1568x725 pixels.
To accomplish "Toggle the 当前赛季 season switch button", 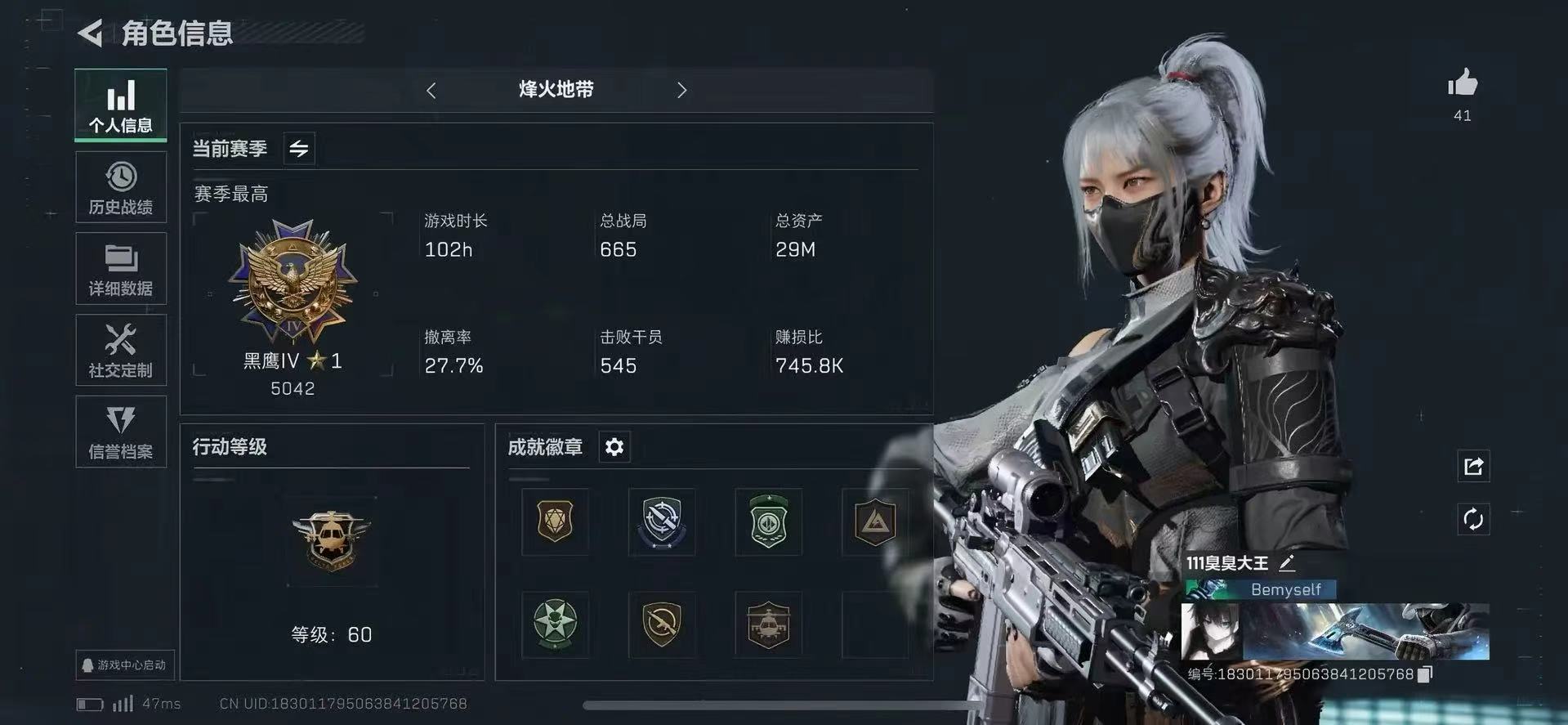I will (x=299, y=149).
